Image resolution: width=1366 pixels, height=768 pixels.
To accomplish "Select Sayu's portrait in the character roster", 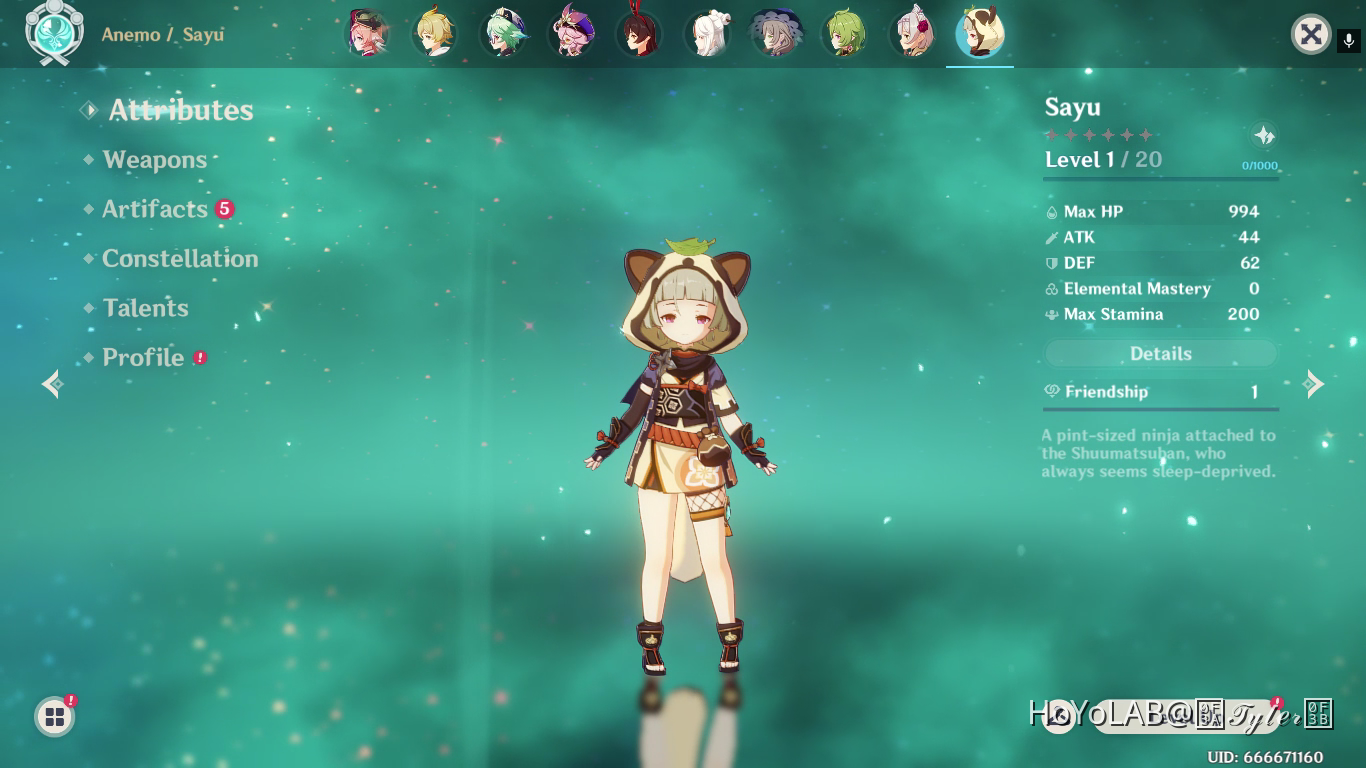I will click(x=980, y=33).
